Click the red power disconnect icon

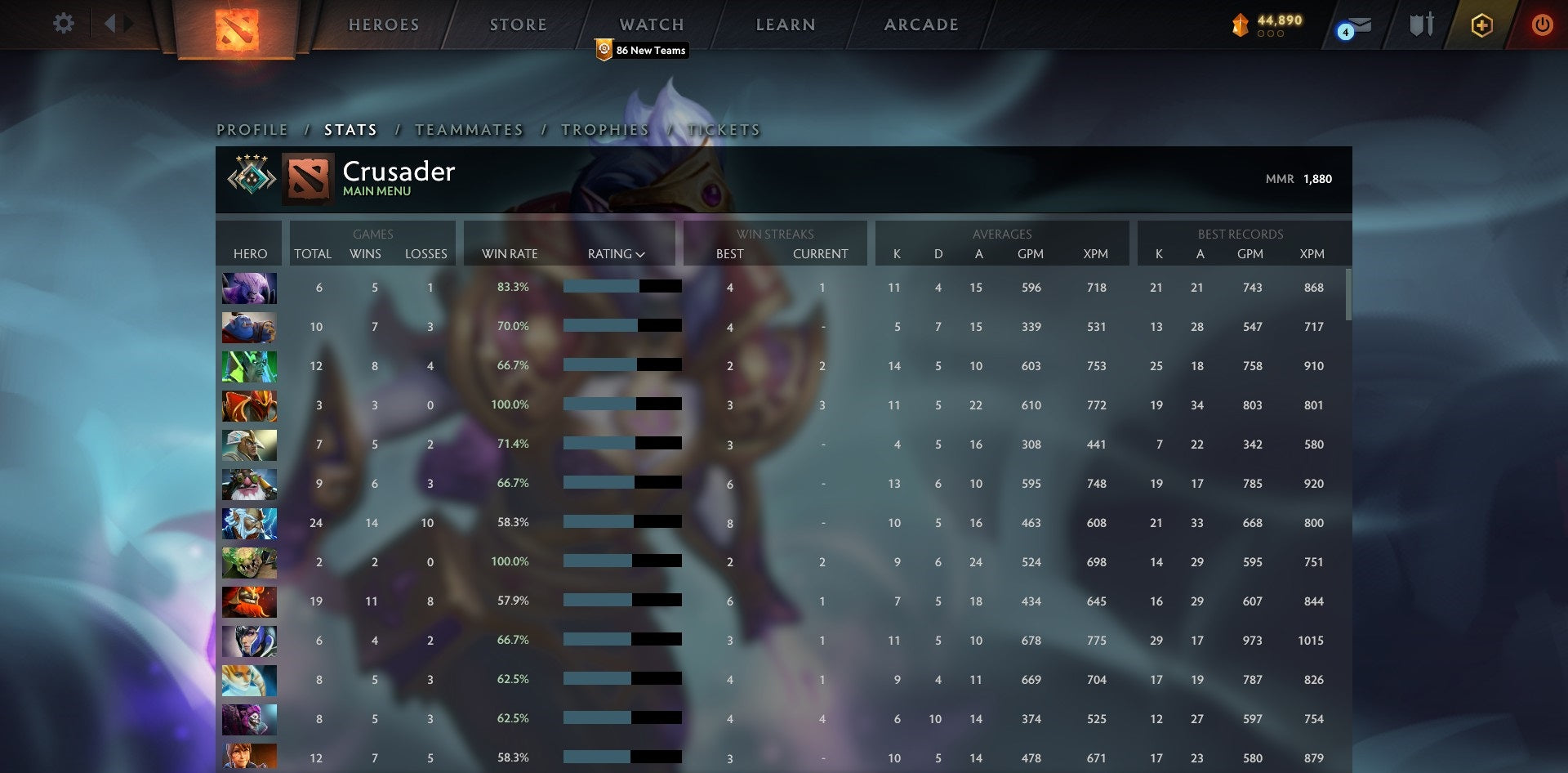coord(1543,25)
